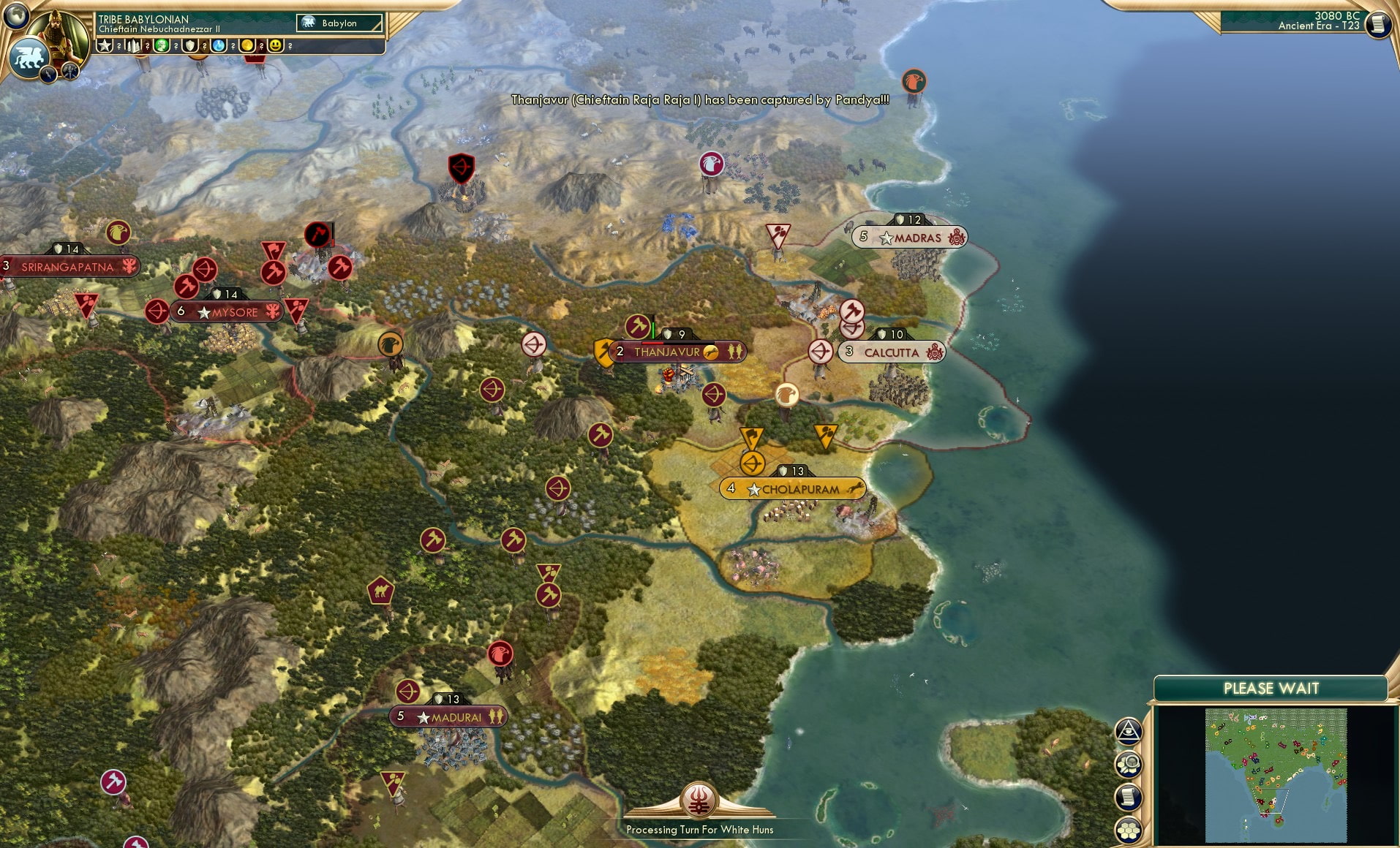Open the Babylon civilization dropdown
Screen dimensions: 1400x848
(339, 23)
